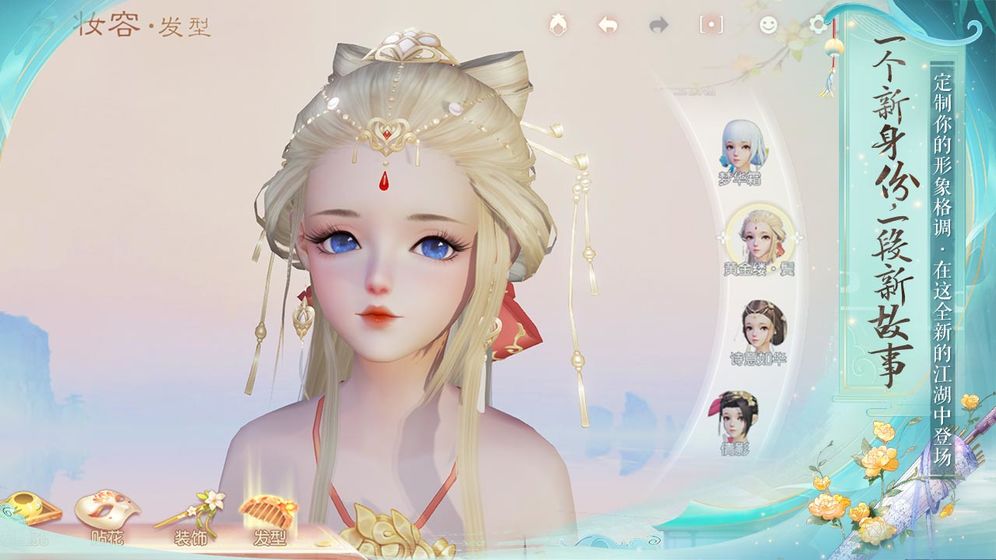
Task: Click the redo arrow
Action: (x=658, y=25)
